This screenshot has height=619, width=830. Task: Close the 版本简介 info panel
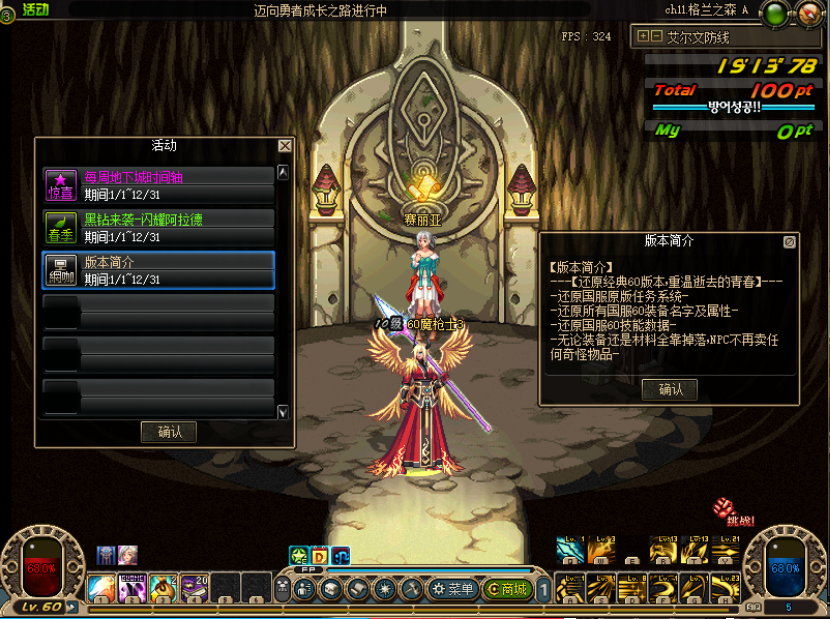(790, 241)
